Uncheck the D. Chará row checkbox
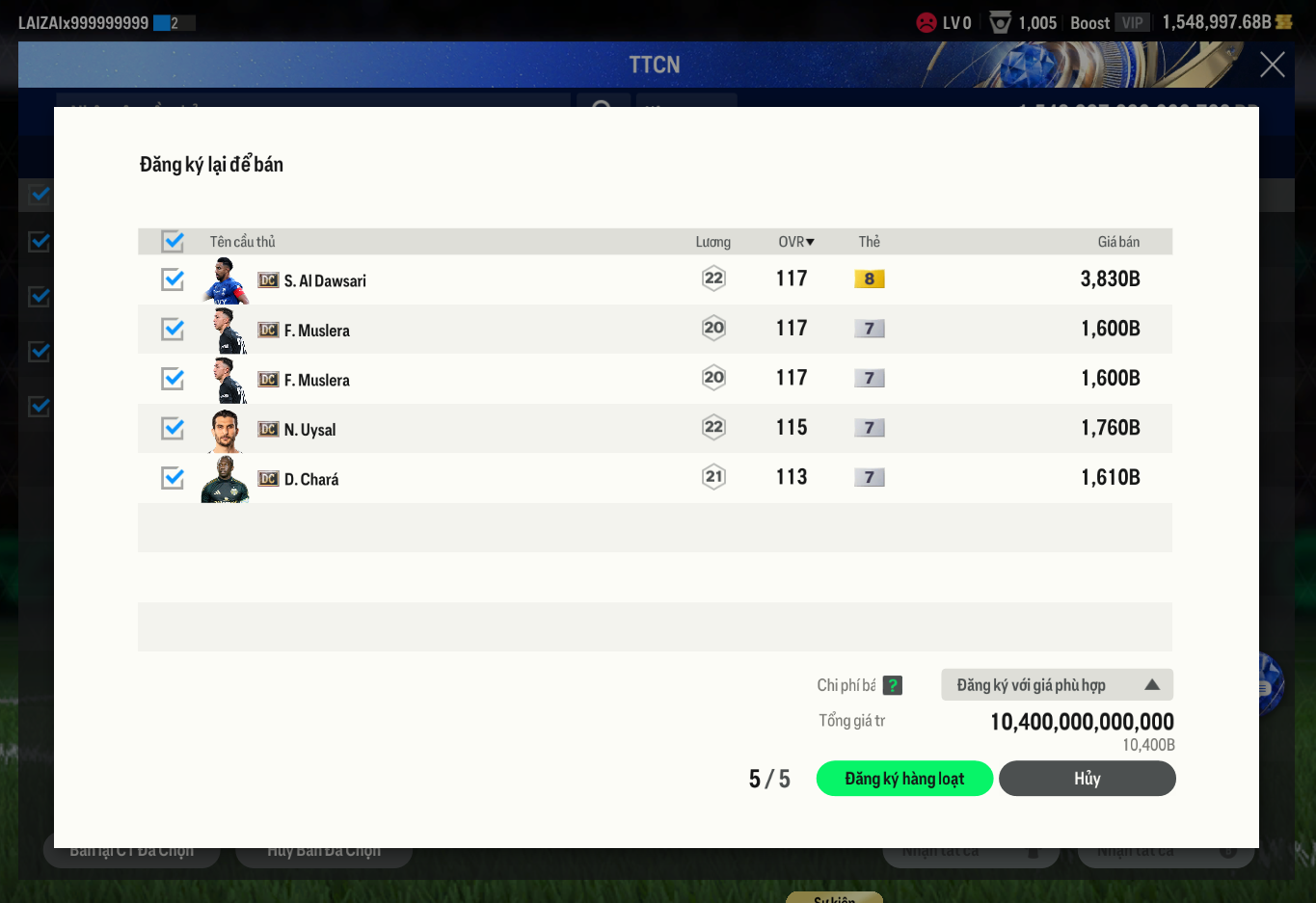 pos(173,478)
